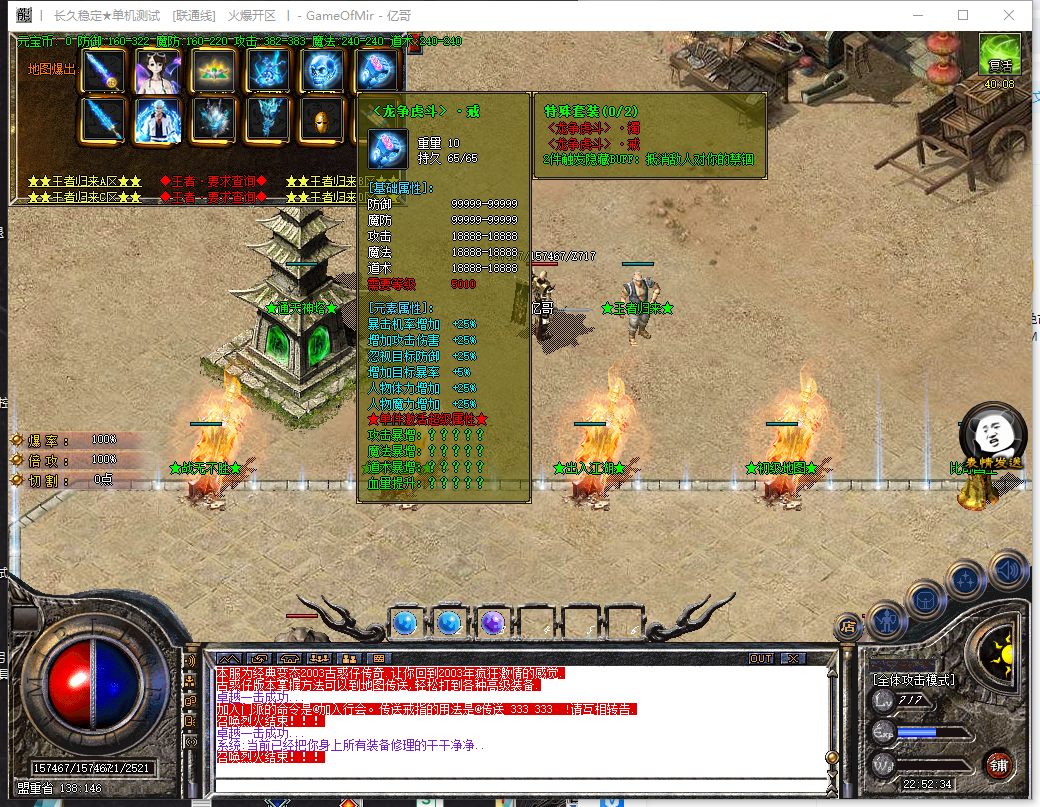
Task: Open the character figure round button
Action: click(x=887, y=620)
